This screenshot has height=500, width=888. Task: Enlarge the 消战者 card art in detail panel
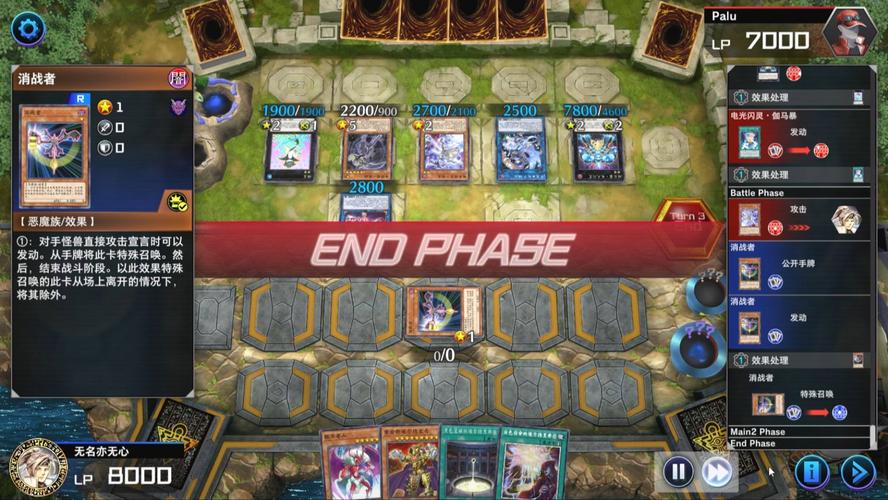[54, 155]
